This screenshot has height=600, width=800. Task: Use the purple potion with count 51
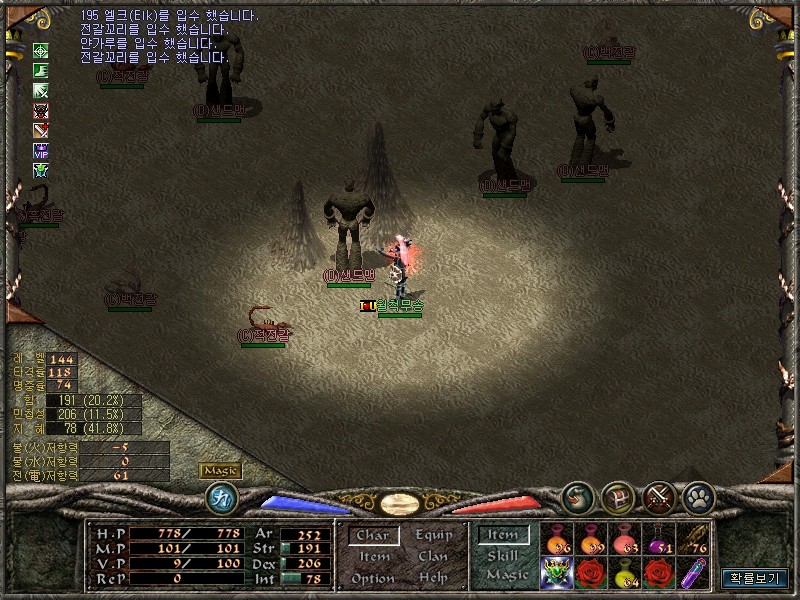coord(660,539)
